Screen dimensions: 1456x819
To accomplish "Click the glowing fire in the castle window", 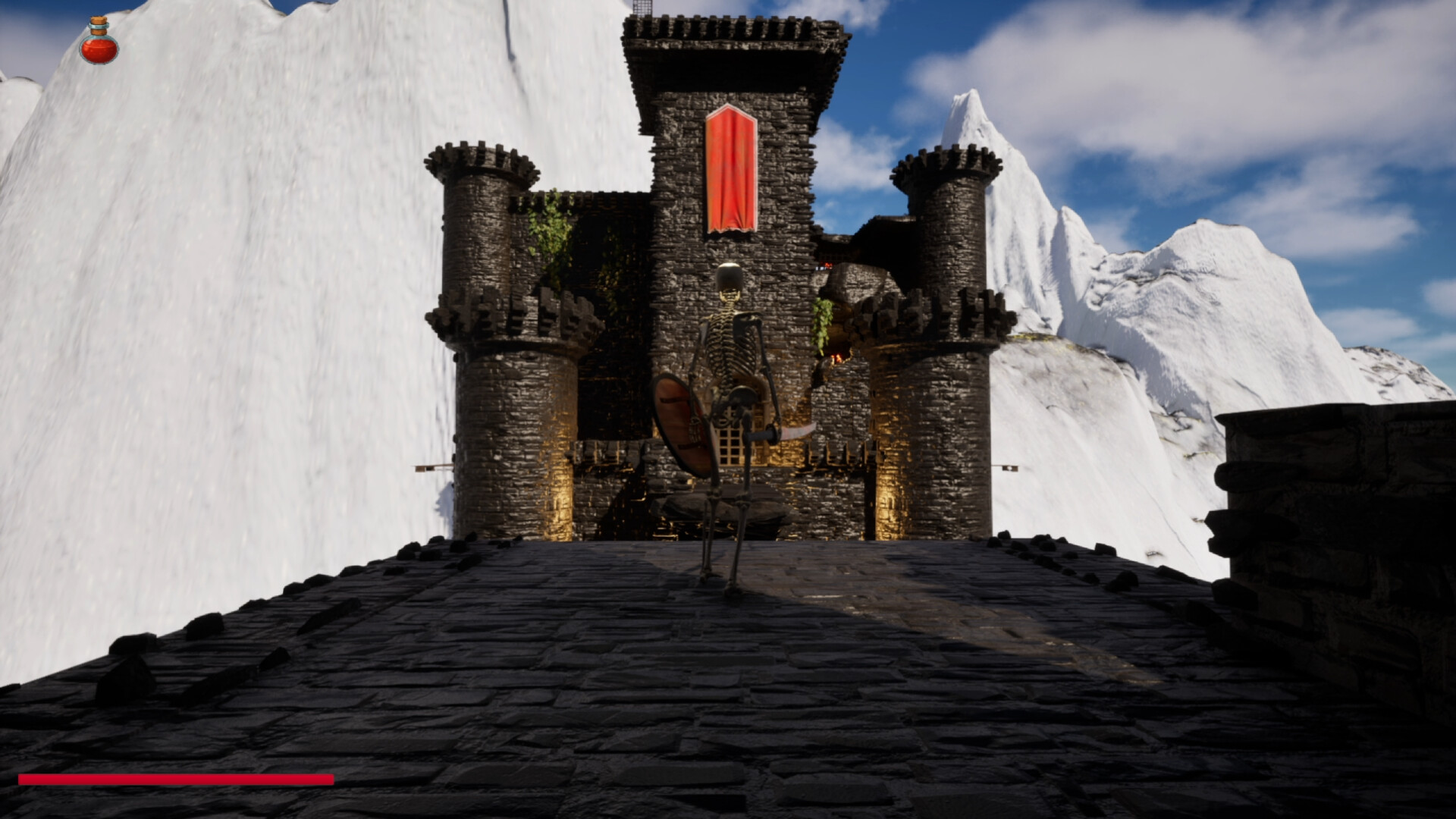I will click(837, 356).
